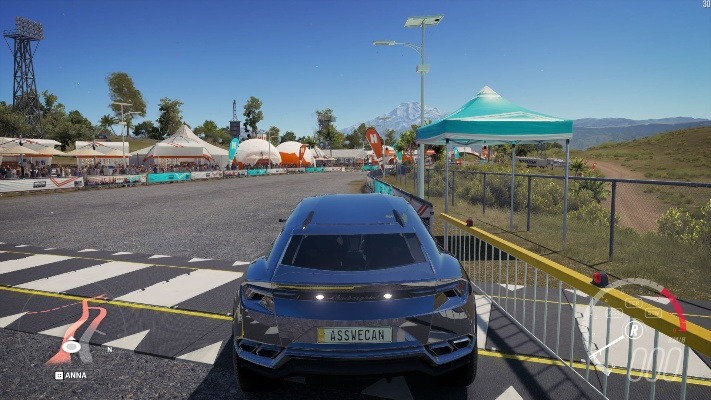This screenshot has height=400, width=711.
Task: Click the reverse gear indicator
Action: click(x=633, y=329)
